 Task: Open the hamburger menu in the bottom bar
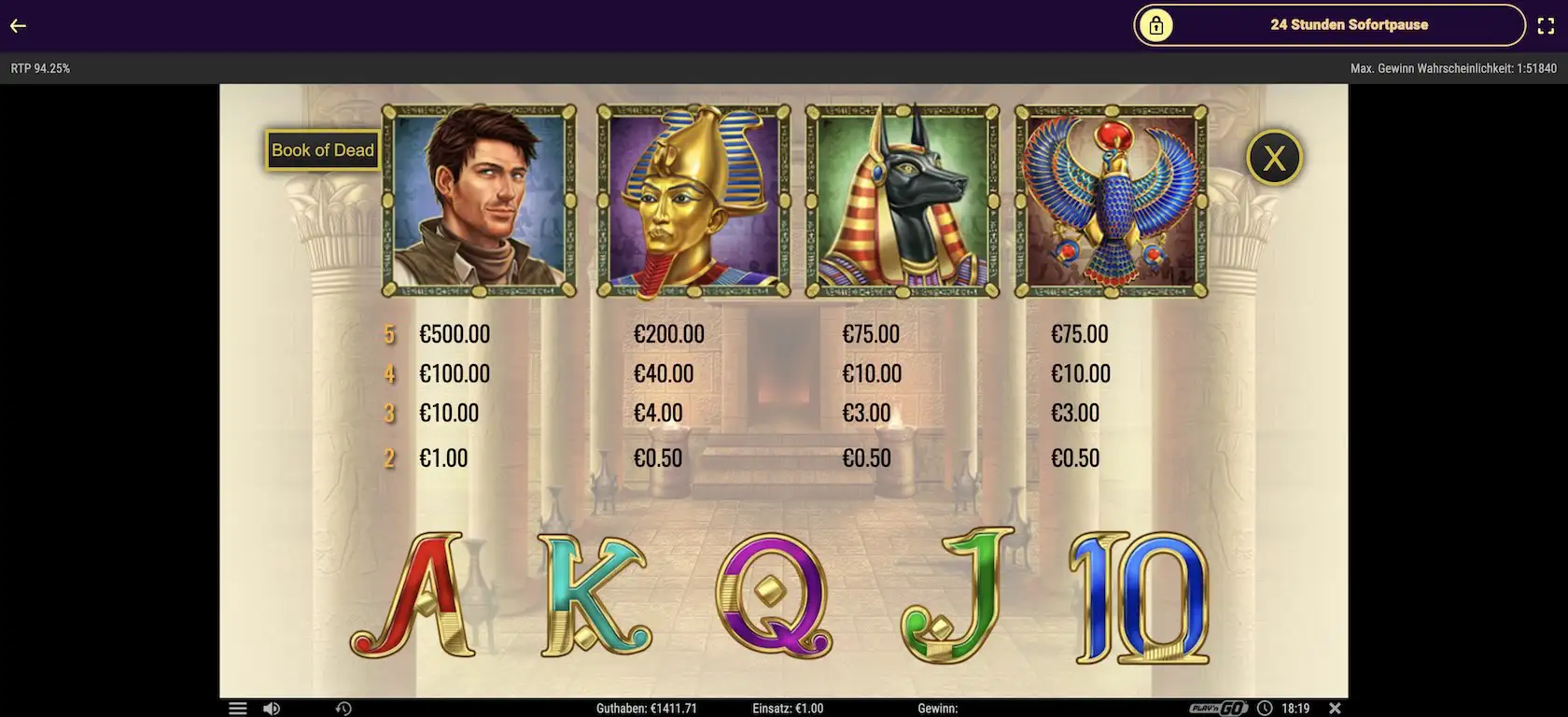pos(238,709)
